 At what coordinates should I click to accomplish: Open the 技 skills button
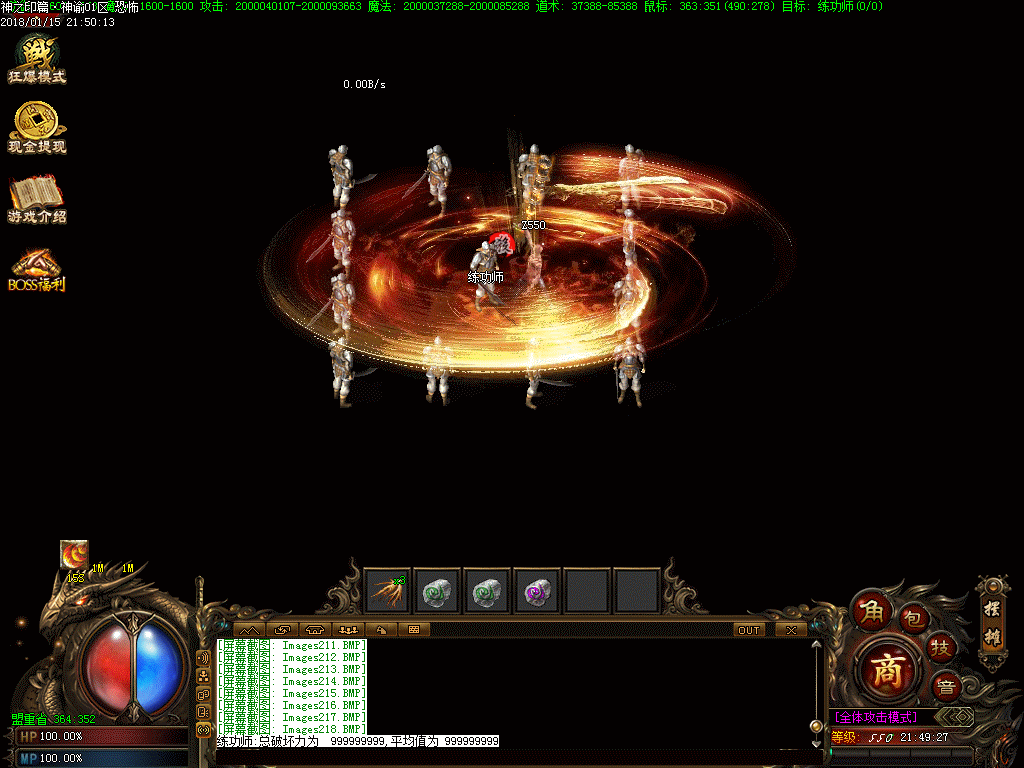pyautogui.click(x=940, y=647)
